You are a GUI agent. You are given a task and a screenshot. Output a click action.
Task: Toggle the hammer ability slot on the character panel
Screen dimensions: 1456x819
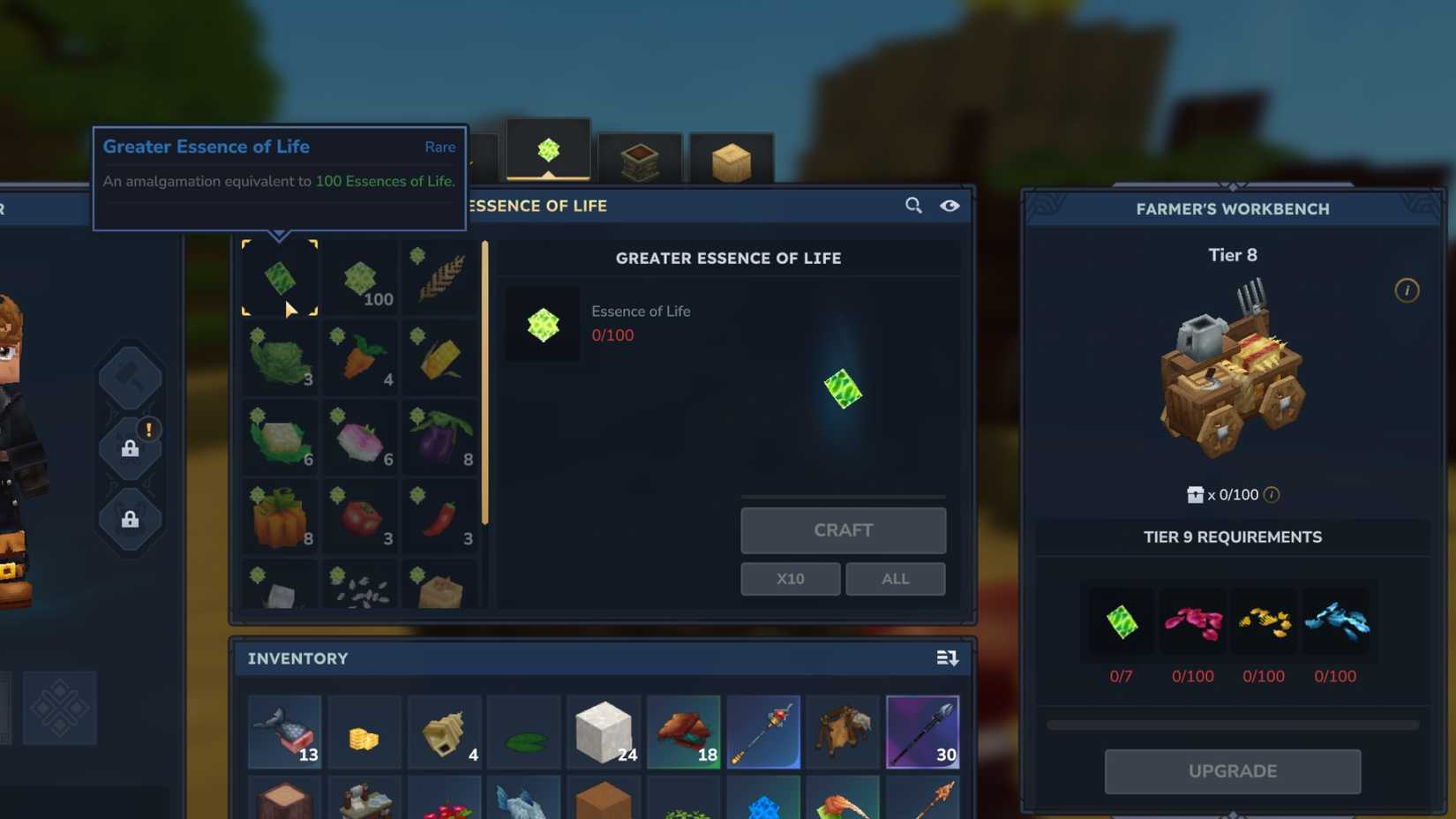131,378
